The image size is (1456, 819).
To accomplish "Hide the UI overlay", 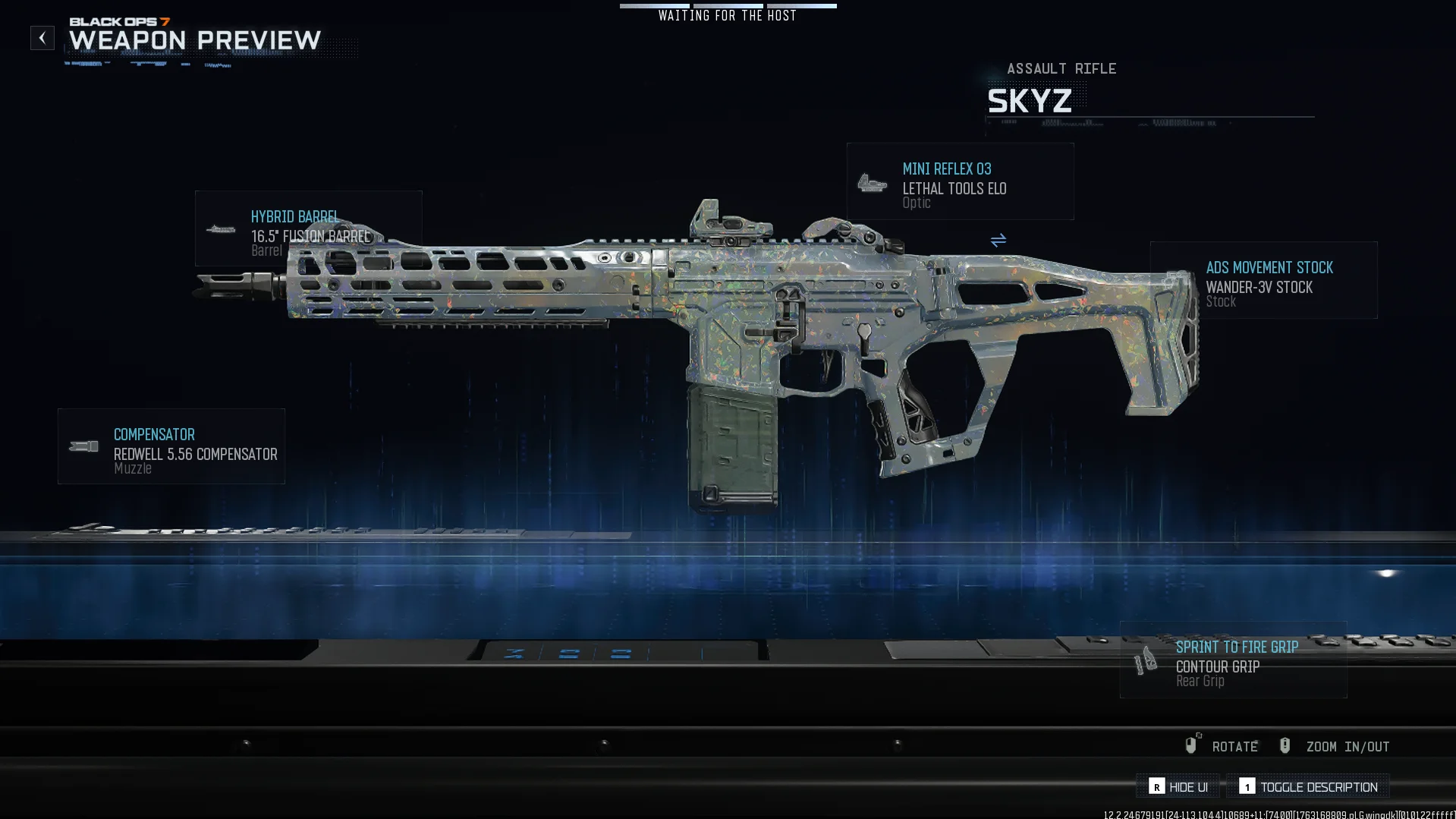I will coord(1178,787).
